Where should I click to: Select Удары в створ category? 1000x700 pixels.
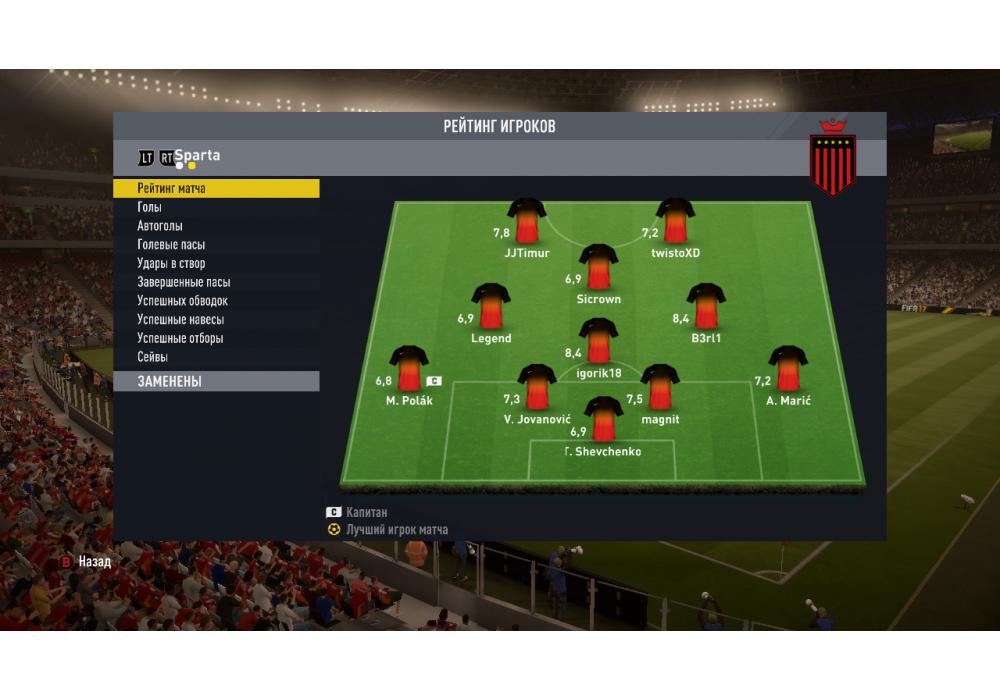pos(215,264)
